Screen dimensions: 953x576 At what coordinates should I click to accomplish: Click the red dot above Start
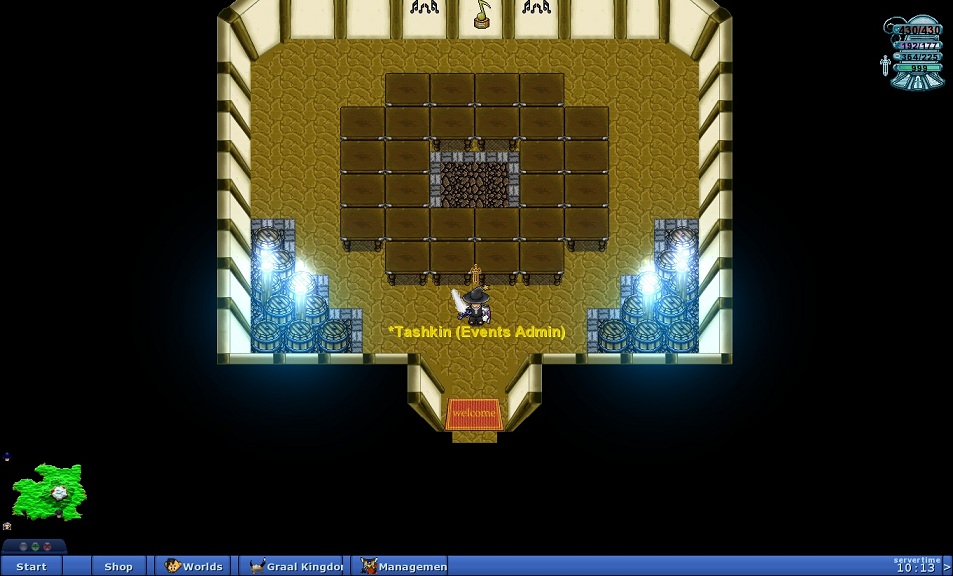click(45, 547)
